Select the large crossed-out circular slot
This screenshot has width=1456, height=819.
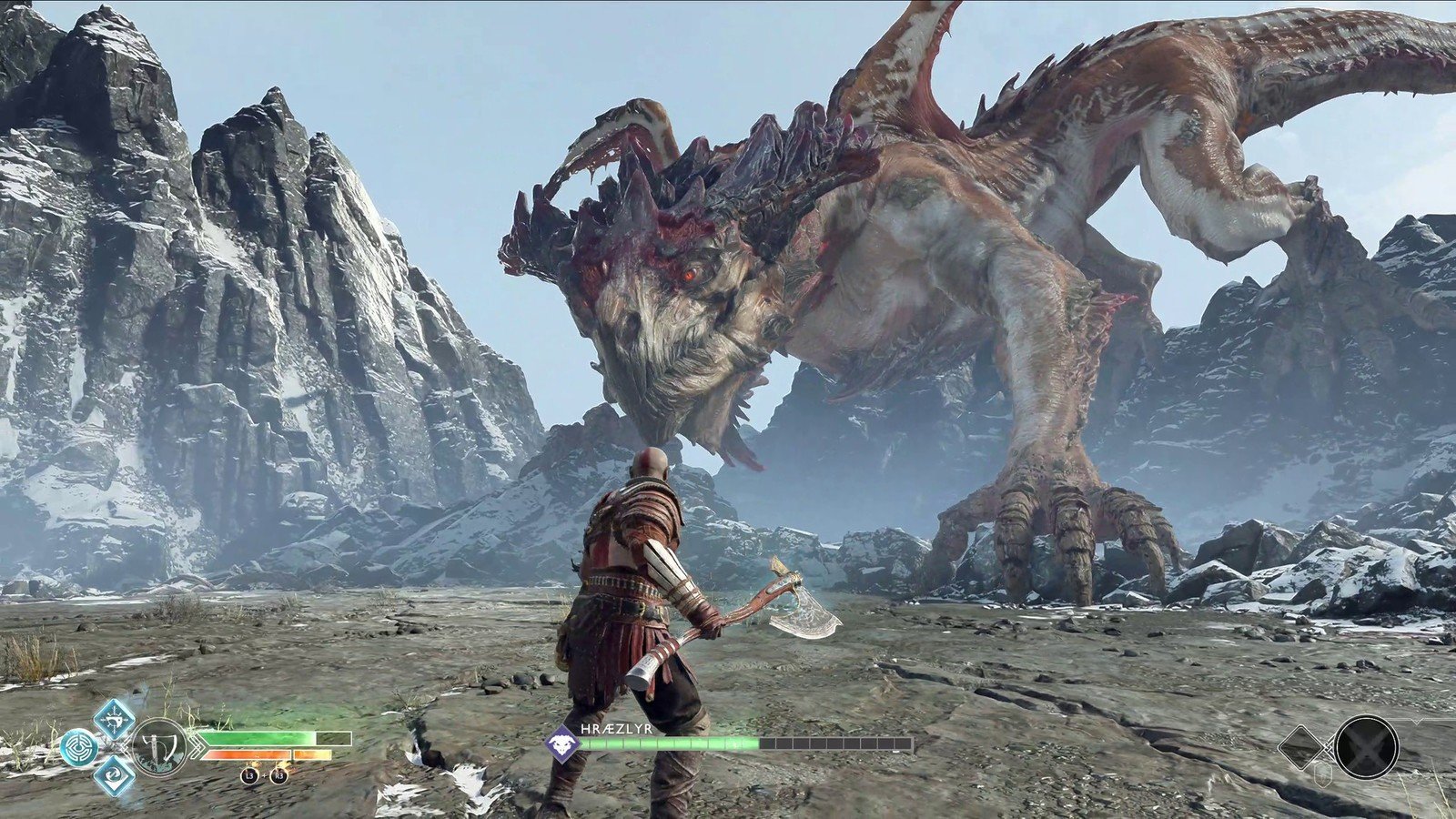(x=1366, y=746)
